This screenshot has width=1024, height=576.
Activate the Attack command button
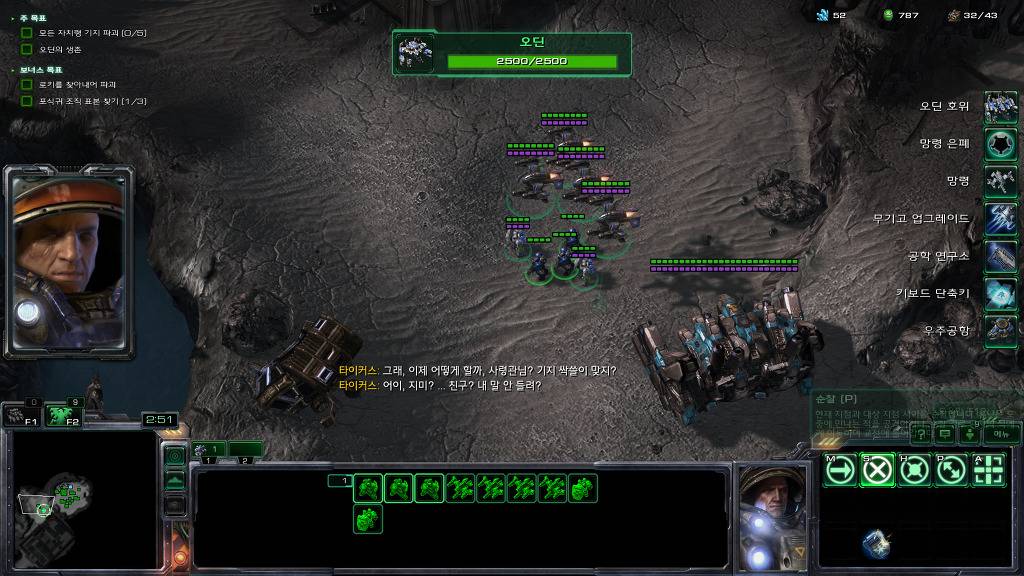[988, 470]
